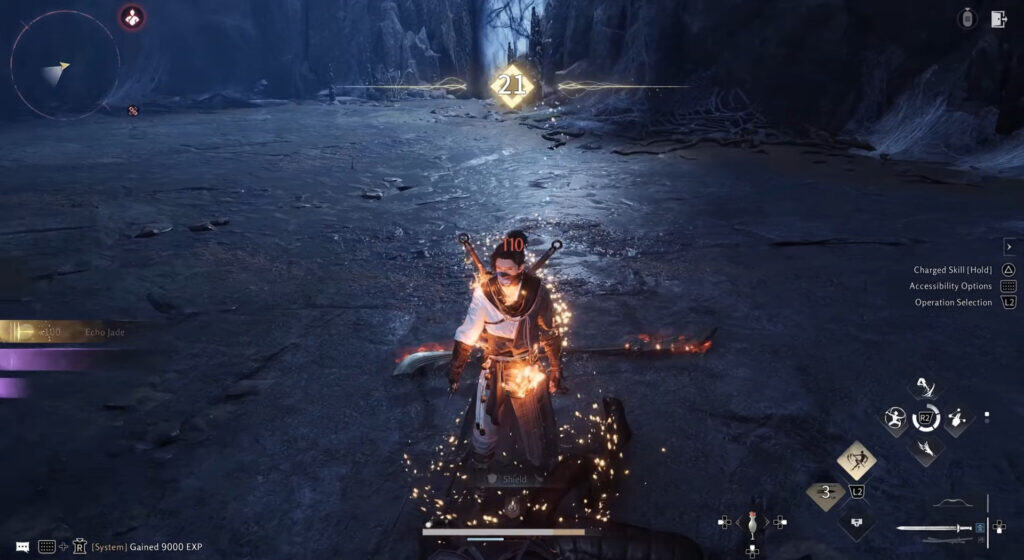Collapse the control hints panel arrow
The image size is (1024, 560).
[1009, 247]
